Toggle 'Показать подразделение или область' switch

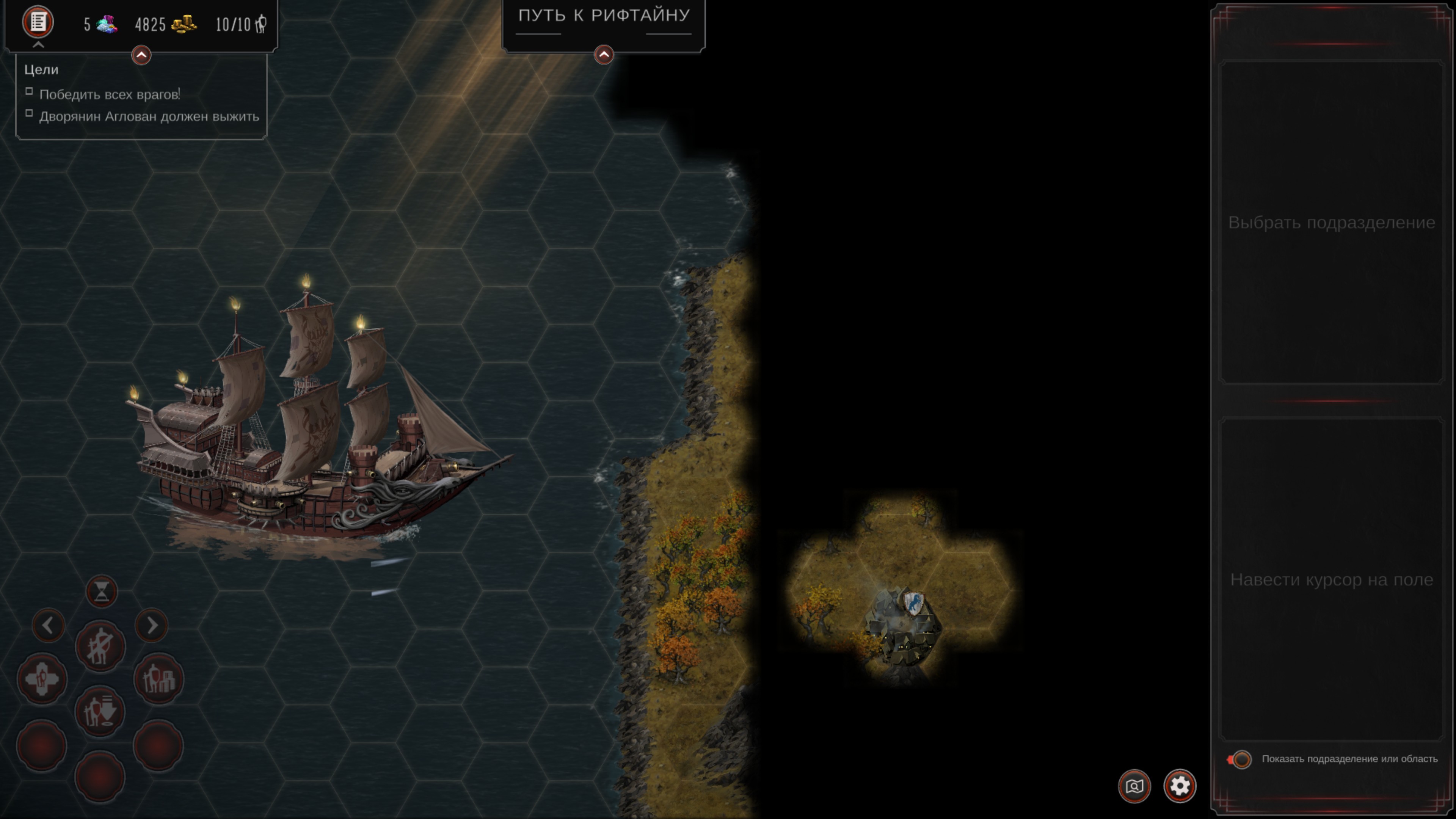(1240, 759)
